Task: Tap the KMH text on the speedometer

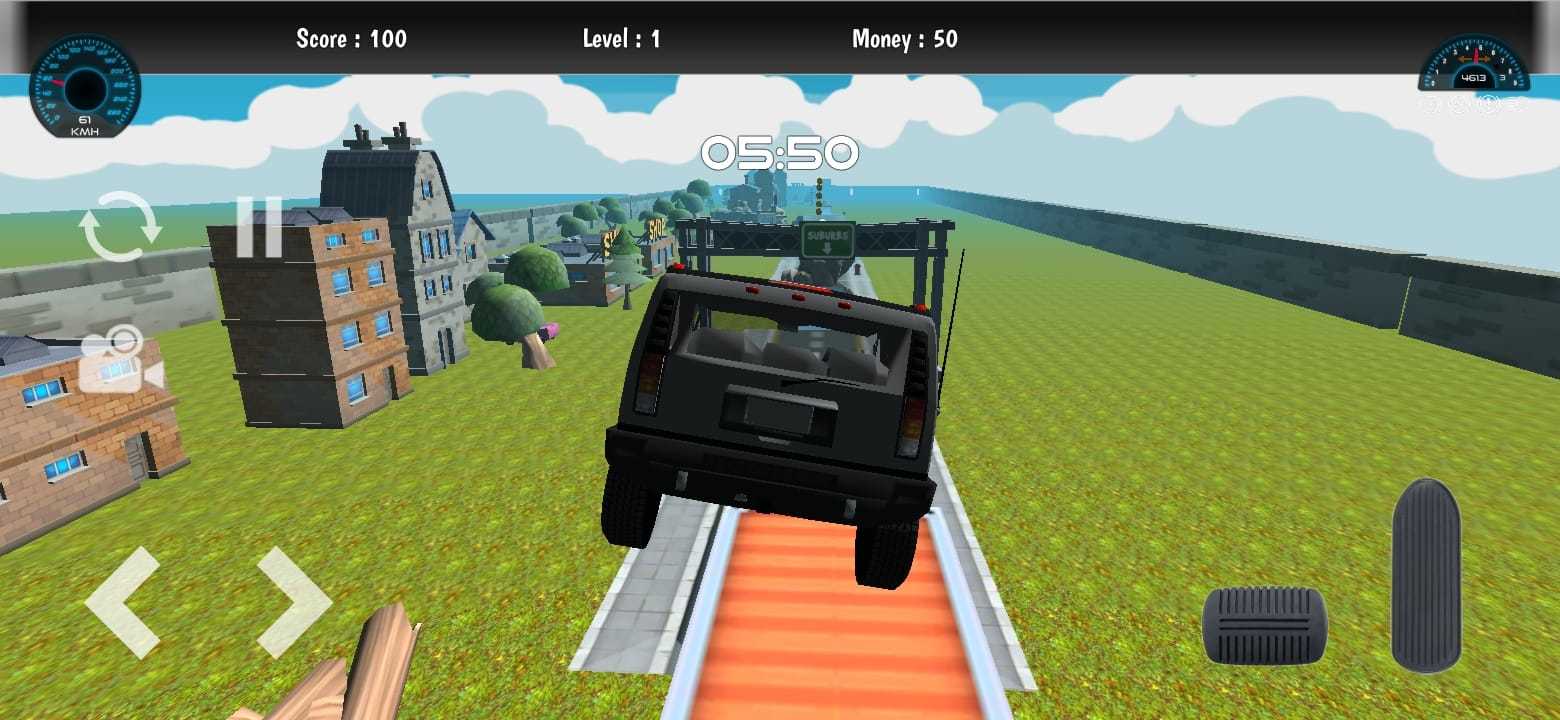Action: coord(86,130)
